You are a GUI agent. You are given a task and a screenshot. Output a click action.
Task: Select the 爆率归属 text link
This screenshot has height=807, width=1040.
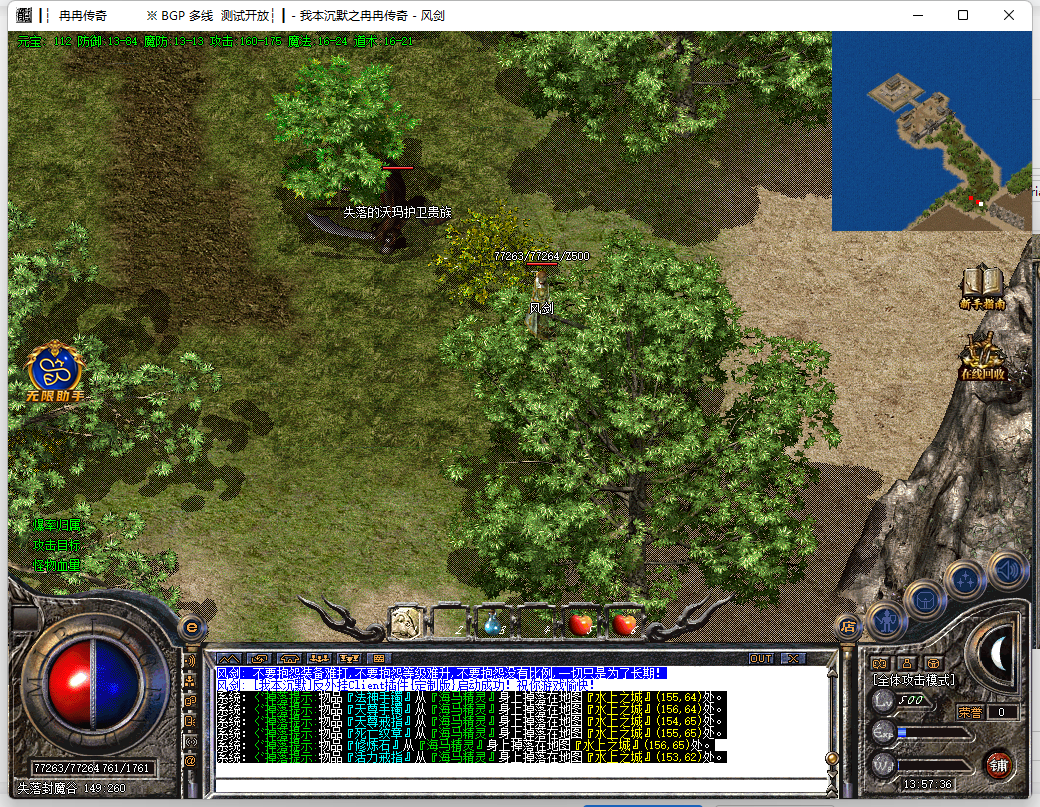pyautogui.click(x=56, y=525)
